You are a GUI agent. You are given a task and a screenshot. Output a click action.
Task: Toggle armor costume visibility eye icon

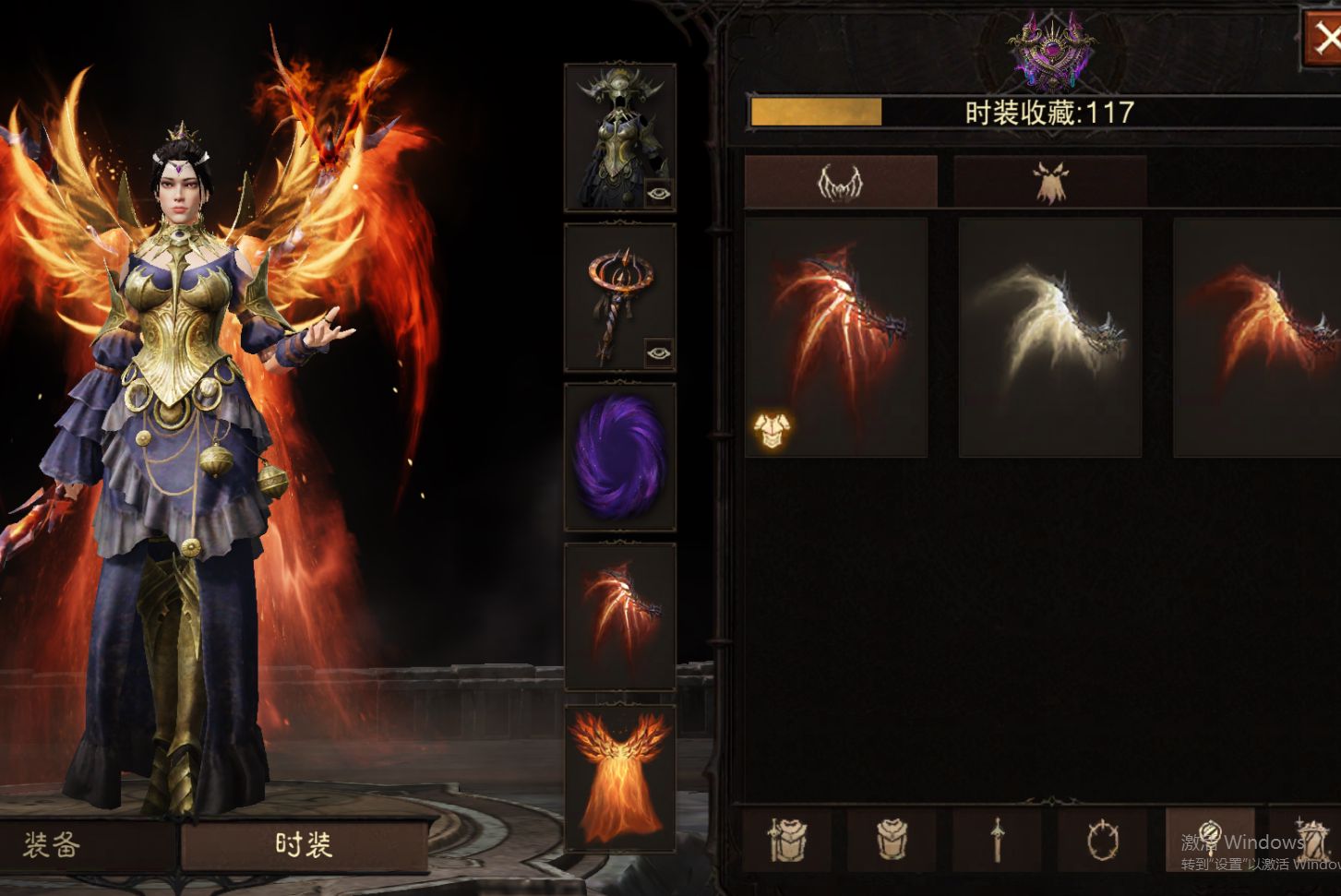659,194
